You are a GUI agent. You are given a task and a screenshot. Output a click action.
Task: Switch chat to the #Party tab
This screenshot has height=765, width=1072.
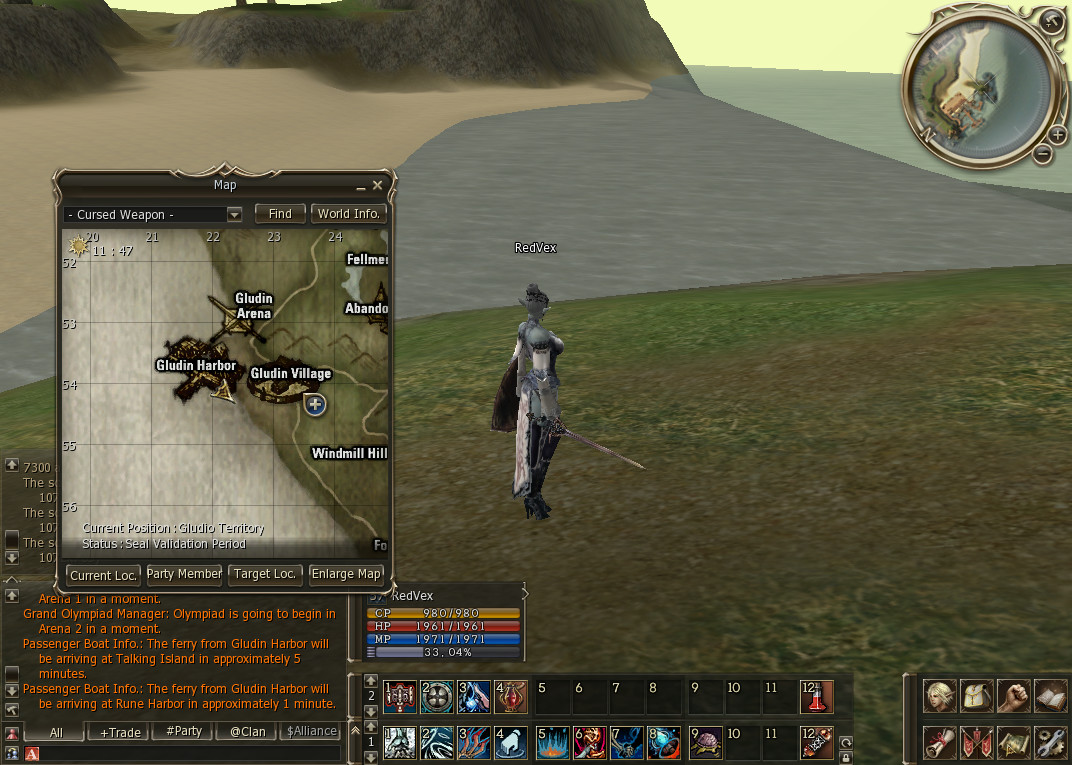click(184, 732)
